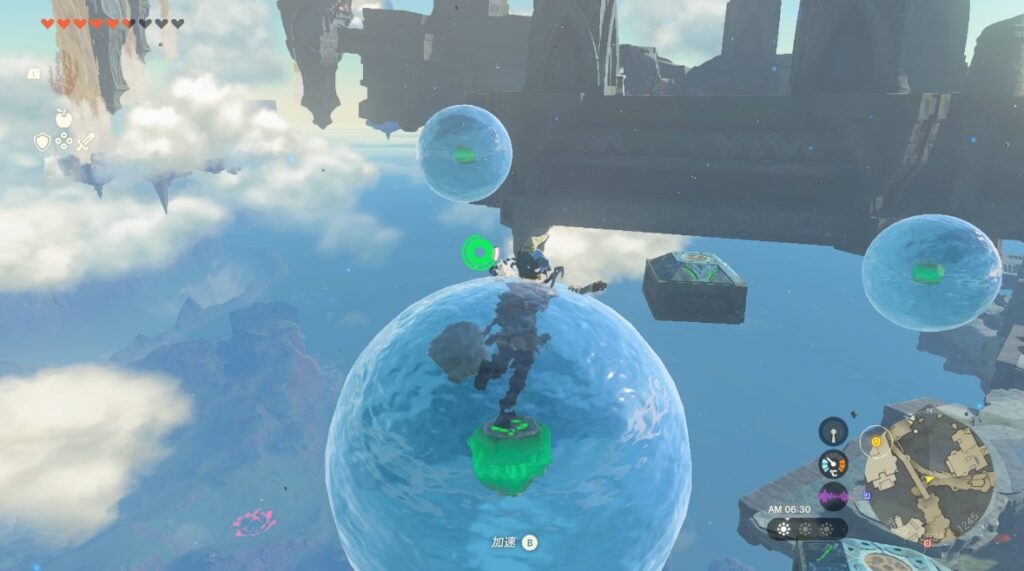Select the apple quick-item icon
The width and height of the screenshot is (1024, 571).
64,119
